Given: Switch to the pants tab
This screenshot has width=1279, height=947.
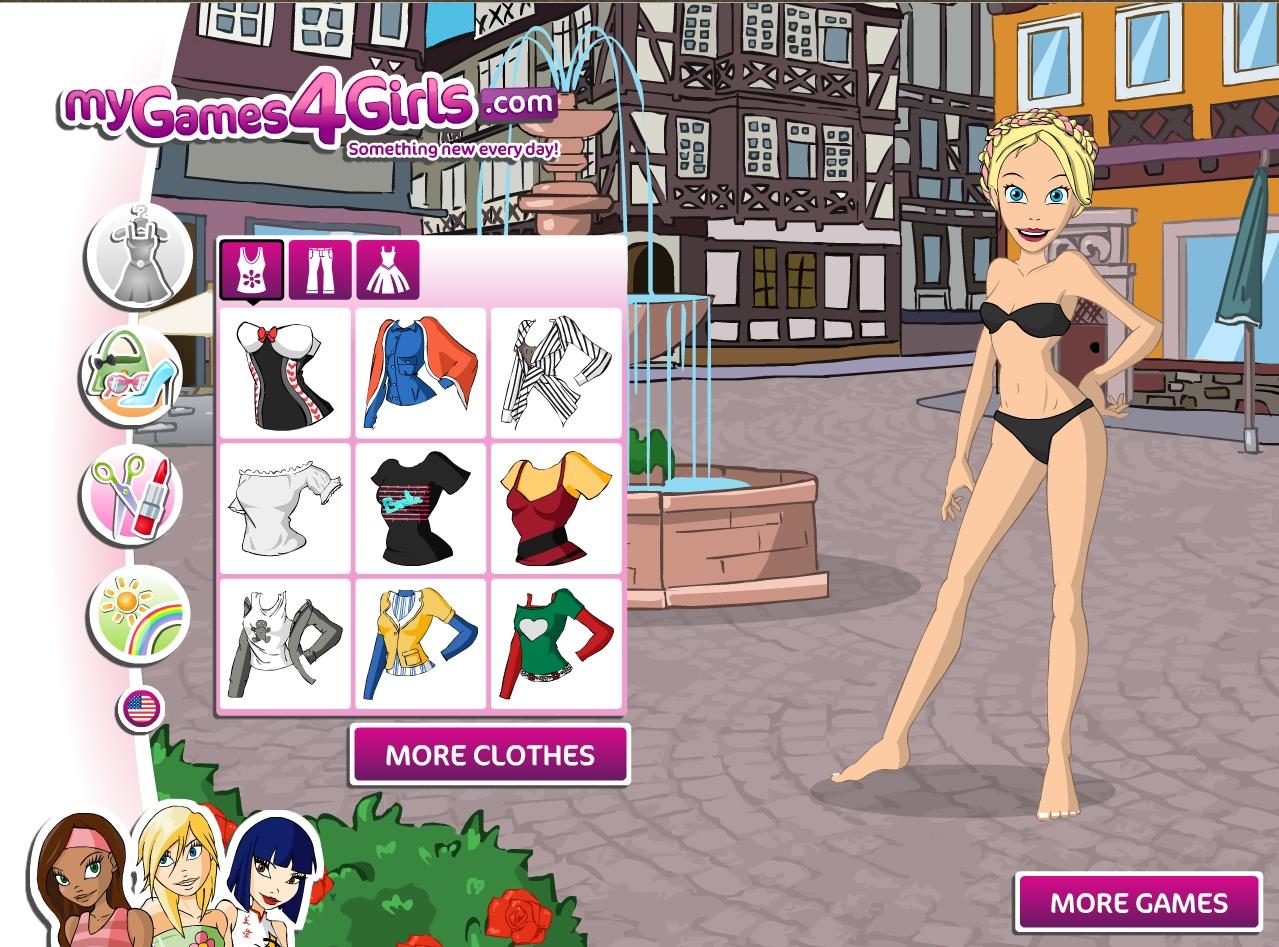Looking at the screenshot, I should coord(320,270).
